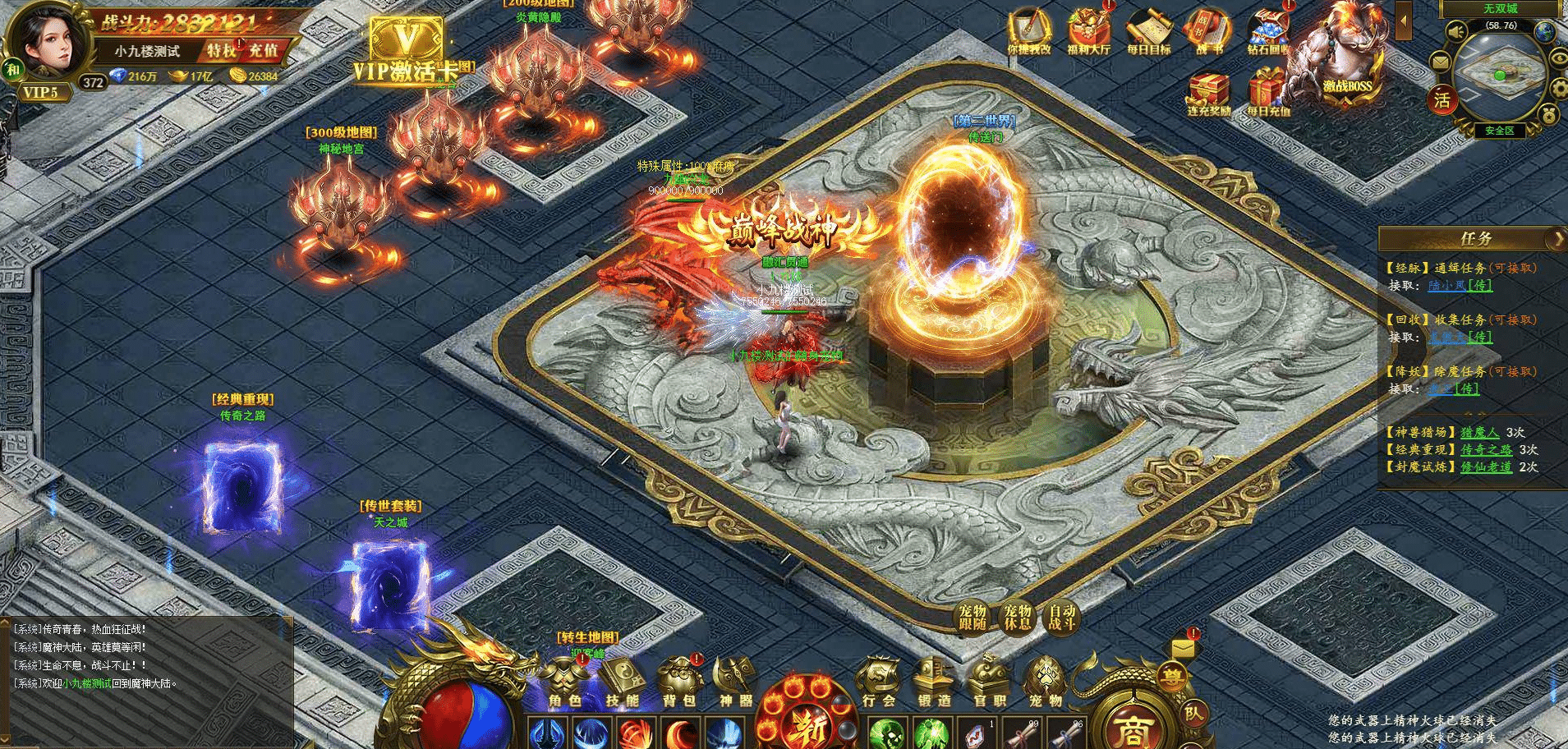Open the 每日目标 daily goals scroll
The image size is (1568, 749).
click(x=1148, y=31)
